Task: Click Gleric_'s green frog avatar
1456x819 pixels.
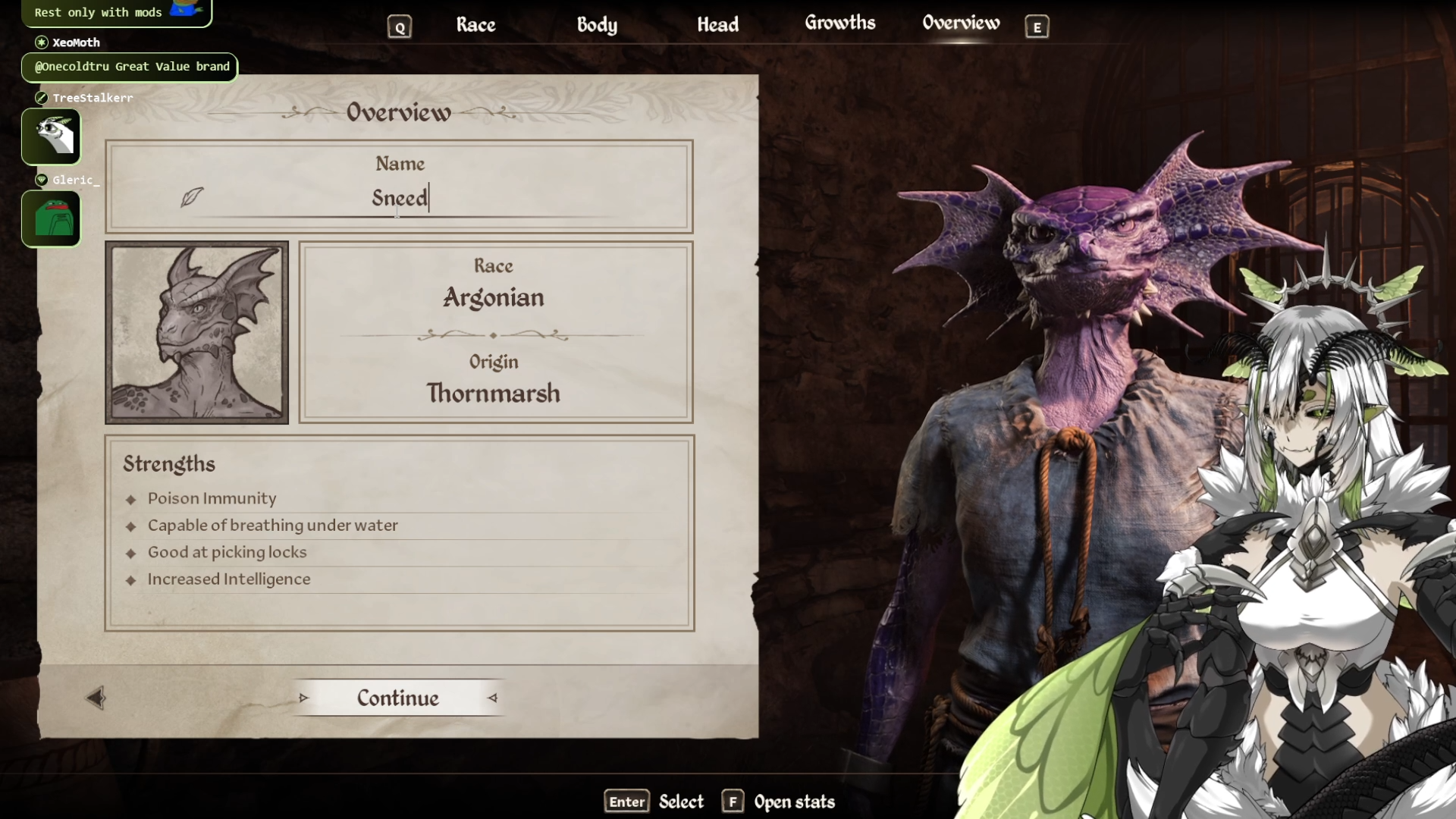Action: 52,218
